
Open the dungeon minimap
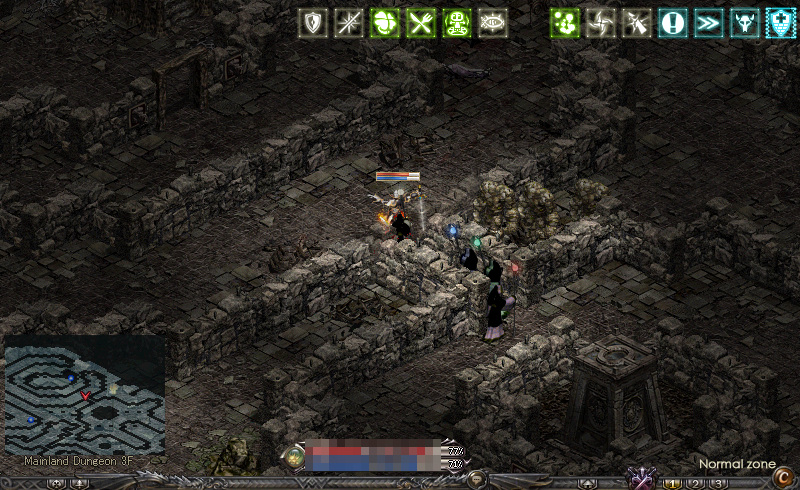point(85,396)
